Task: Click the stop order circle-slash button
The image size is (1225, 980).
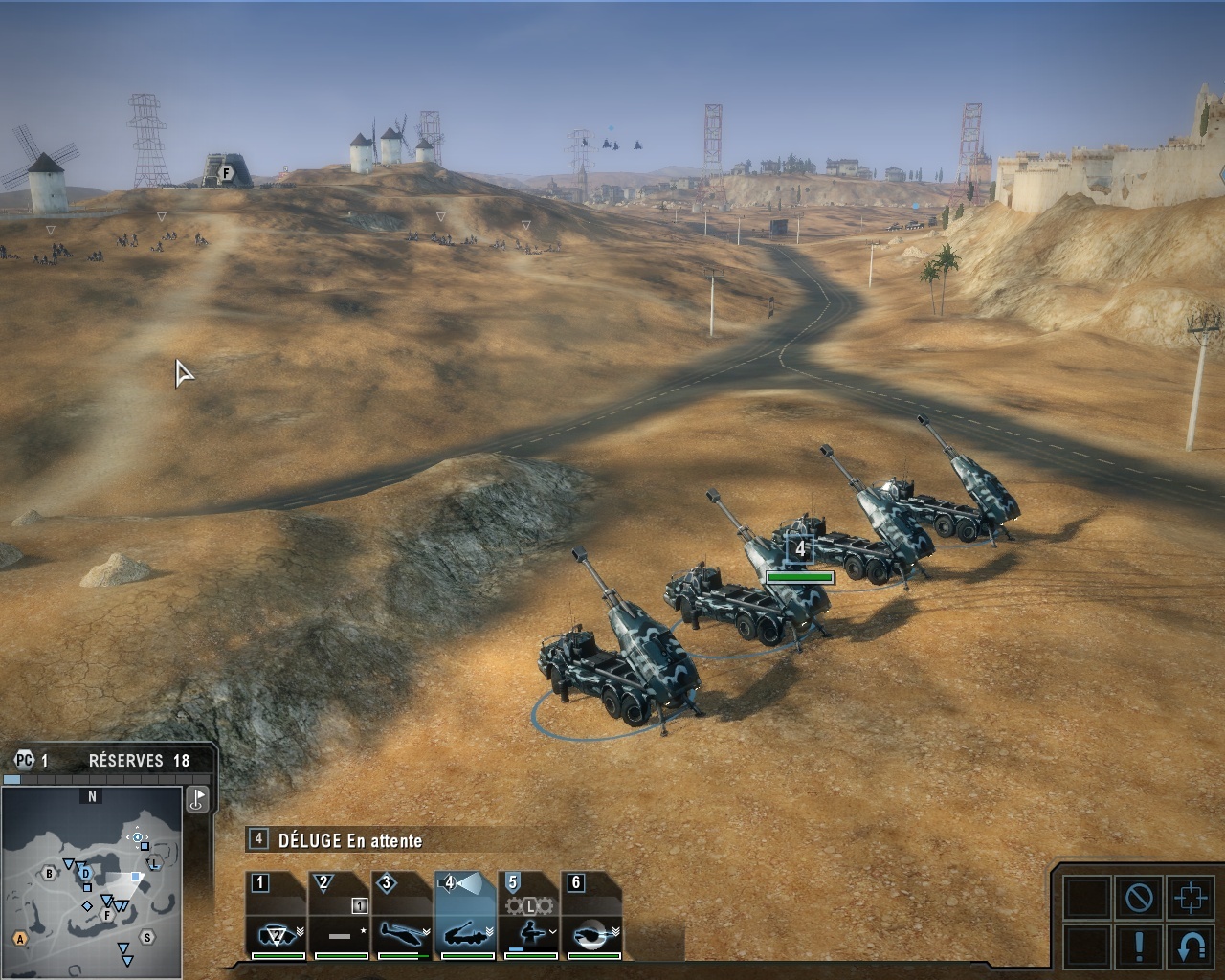Action: (x=1138, y=898)
